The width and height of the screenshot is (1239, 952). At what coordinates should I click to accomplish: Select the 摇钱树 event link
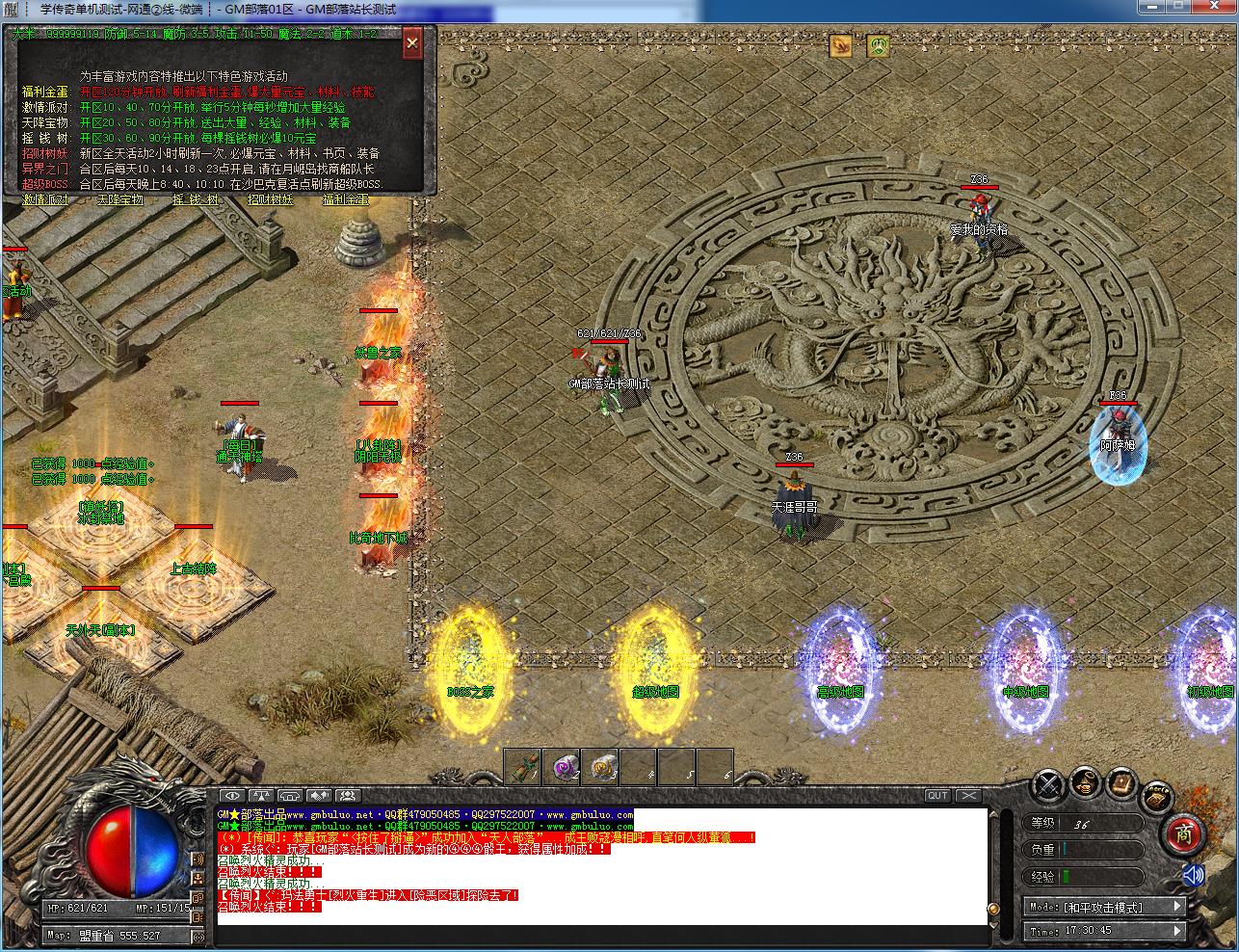[x=195, y=199]
